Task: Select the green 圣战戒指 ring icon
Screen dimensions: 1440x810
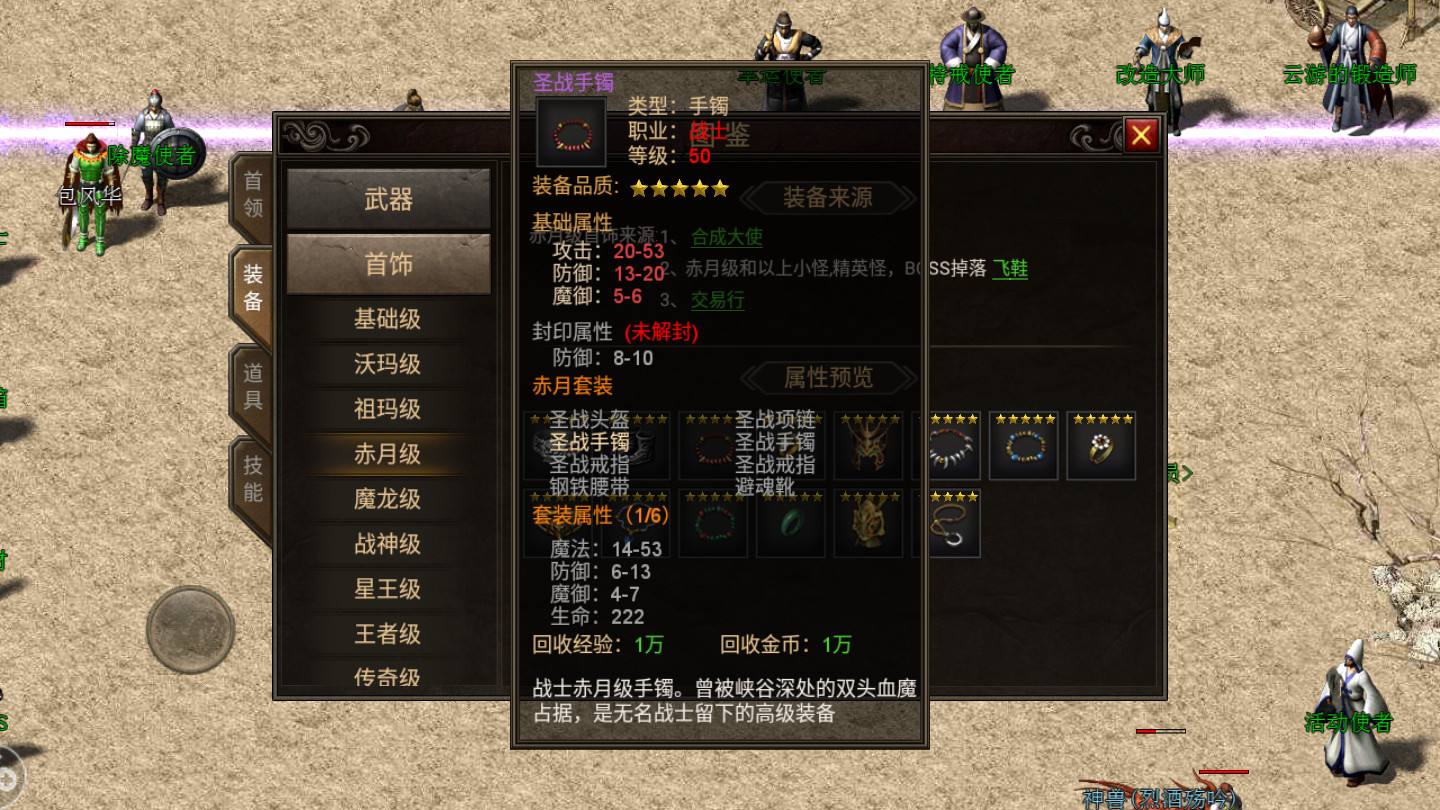Action: [x=791, y=524]
